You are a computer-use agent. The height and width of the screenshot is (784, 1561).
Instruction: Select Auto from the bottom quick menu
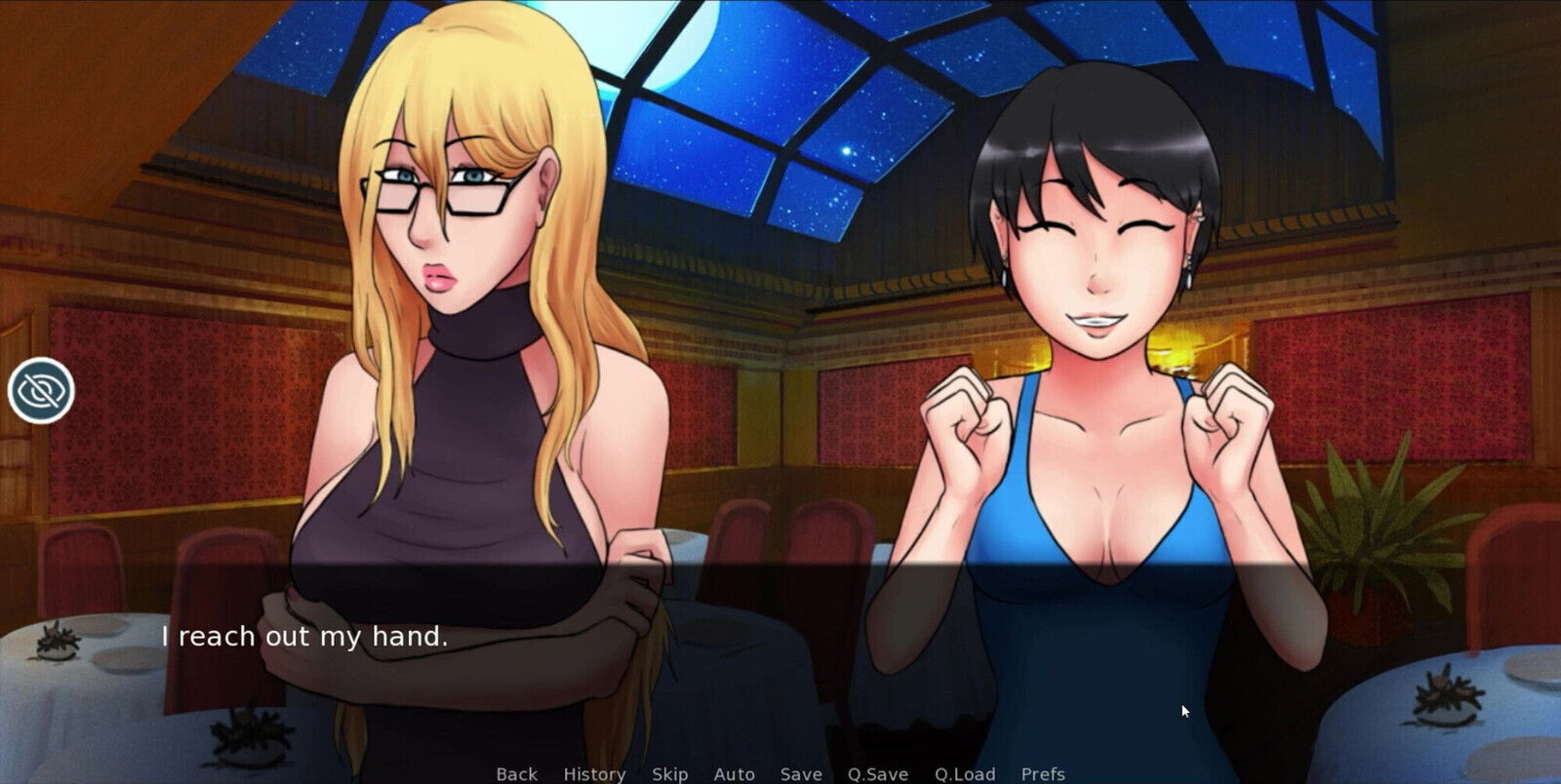point(733,773)
